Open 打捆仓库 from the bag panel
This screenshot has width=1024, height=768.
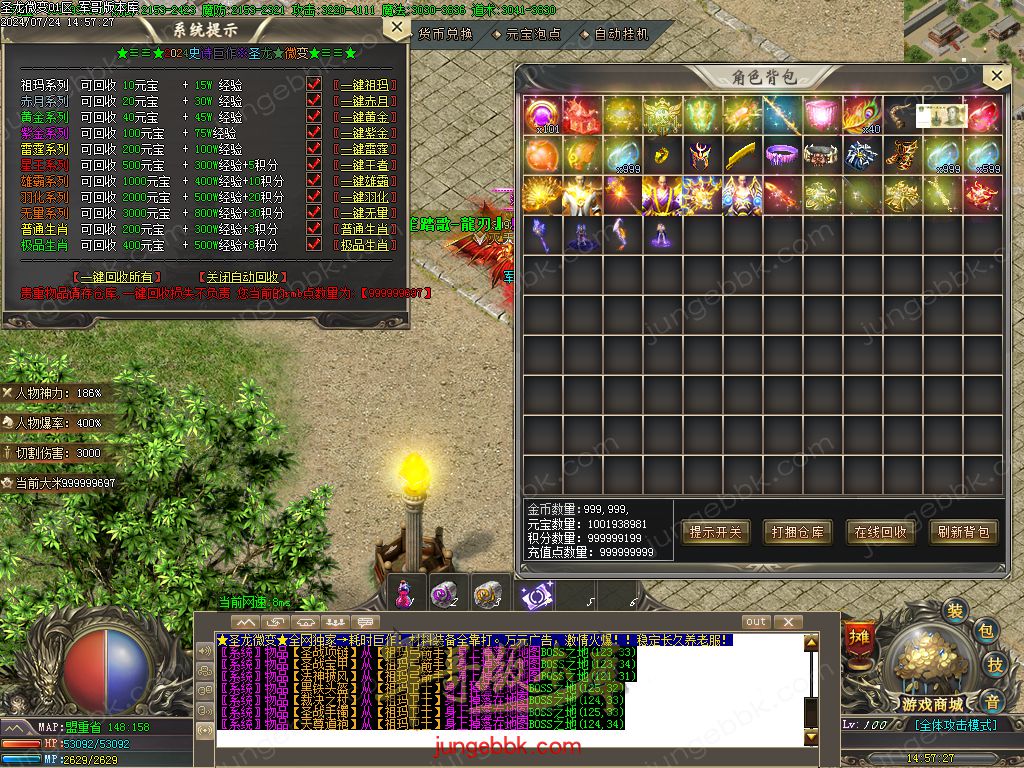797,532
